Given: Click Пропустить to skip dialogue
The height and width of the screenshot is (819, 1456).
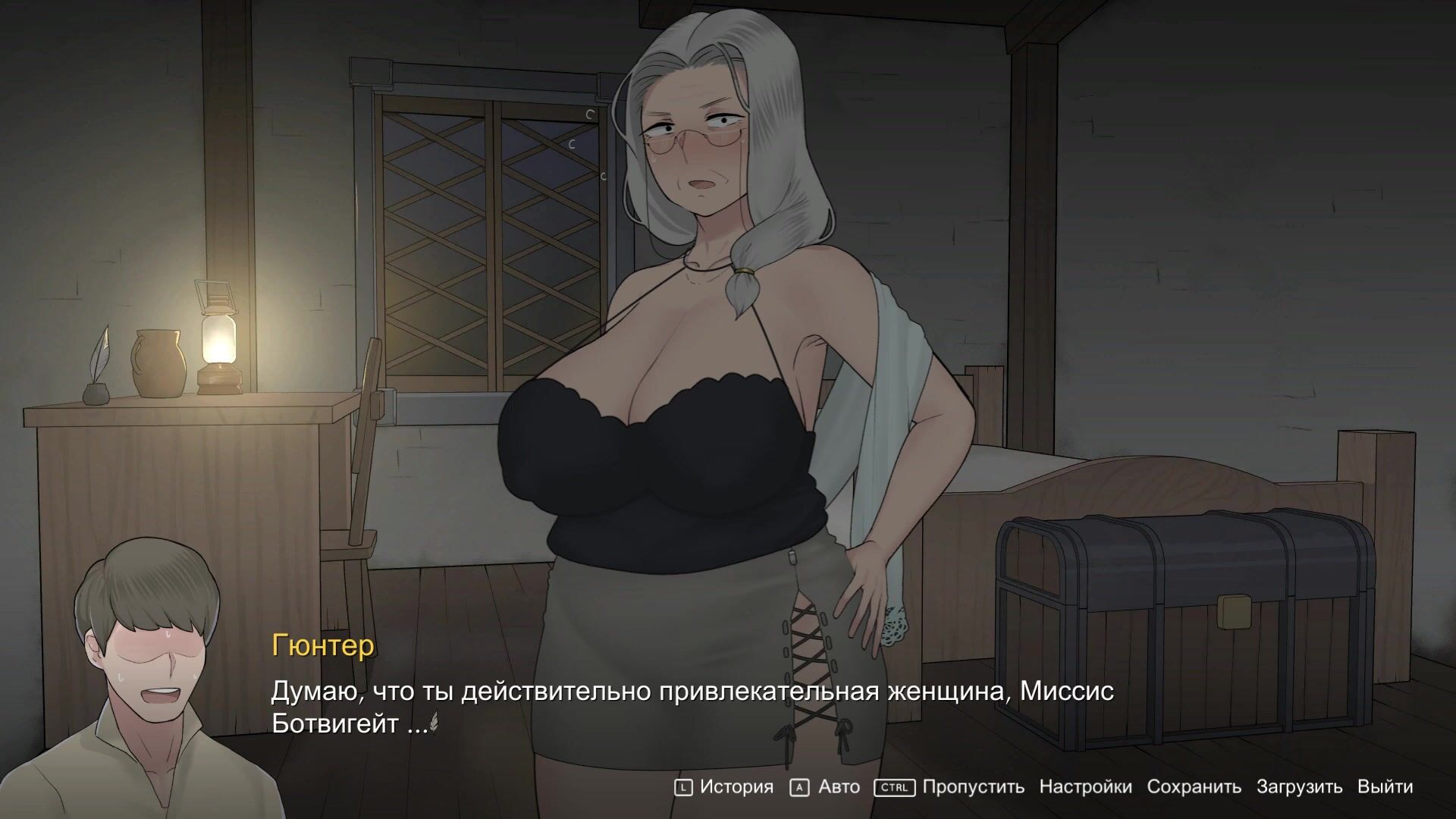Looking at the screenshot, I should pyautogui.click(x=973, y=787).
